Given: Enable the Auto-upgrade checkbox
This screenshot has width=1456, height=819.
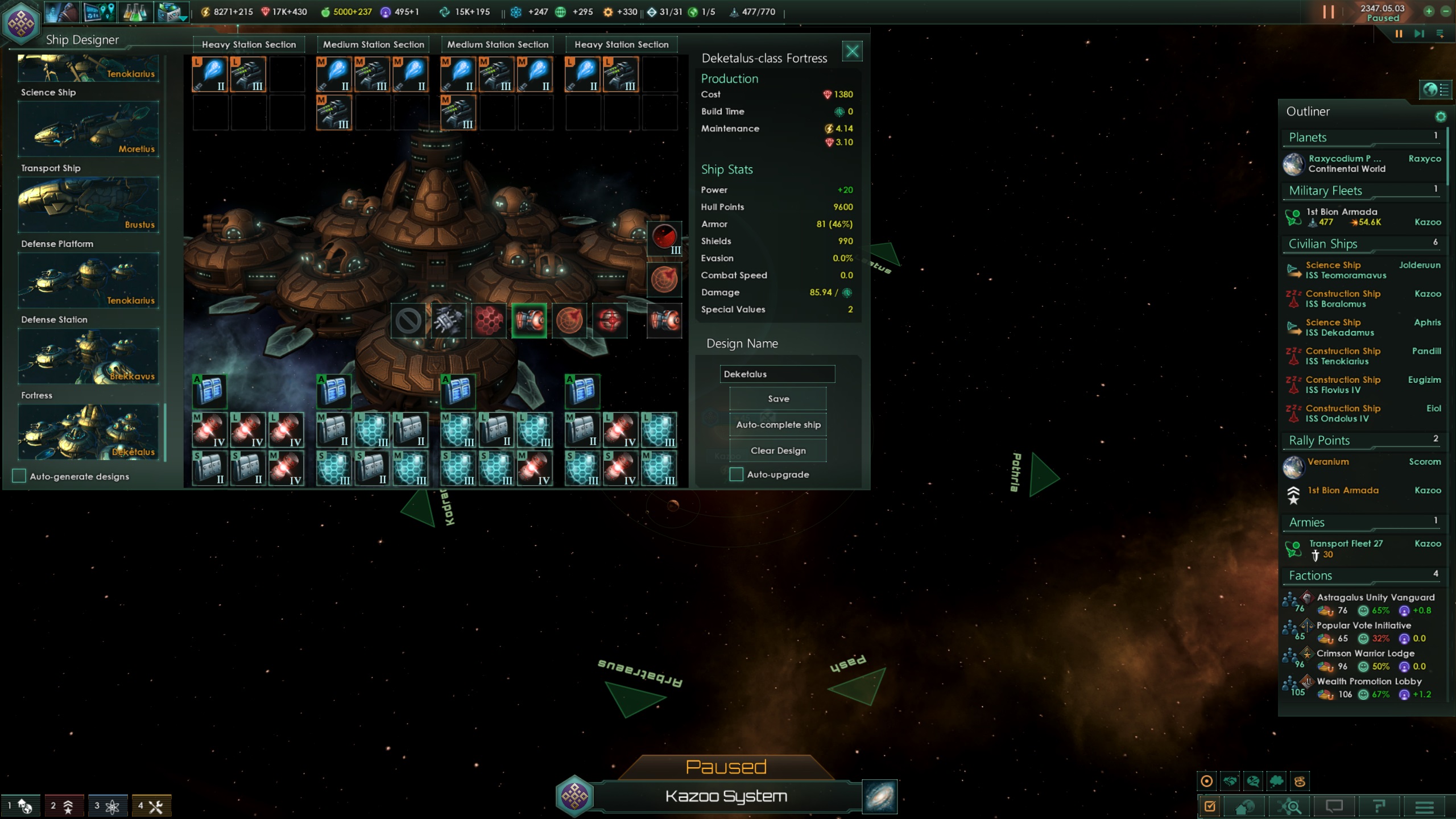Looking at the screenshot, I should [735, 474].
